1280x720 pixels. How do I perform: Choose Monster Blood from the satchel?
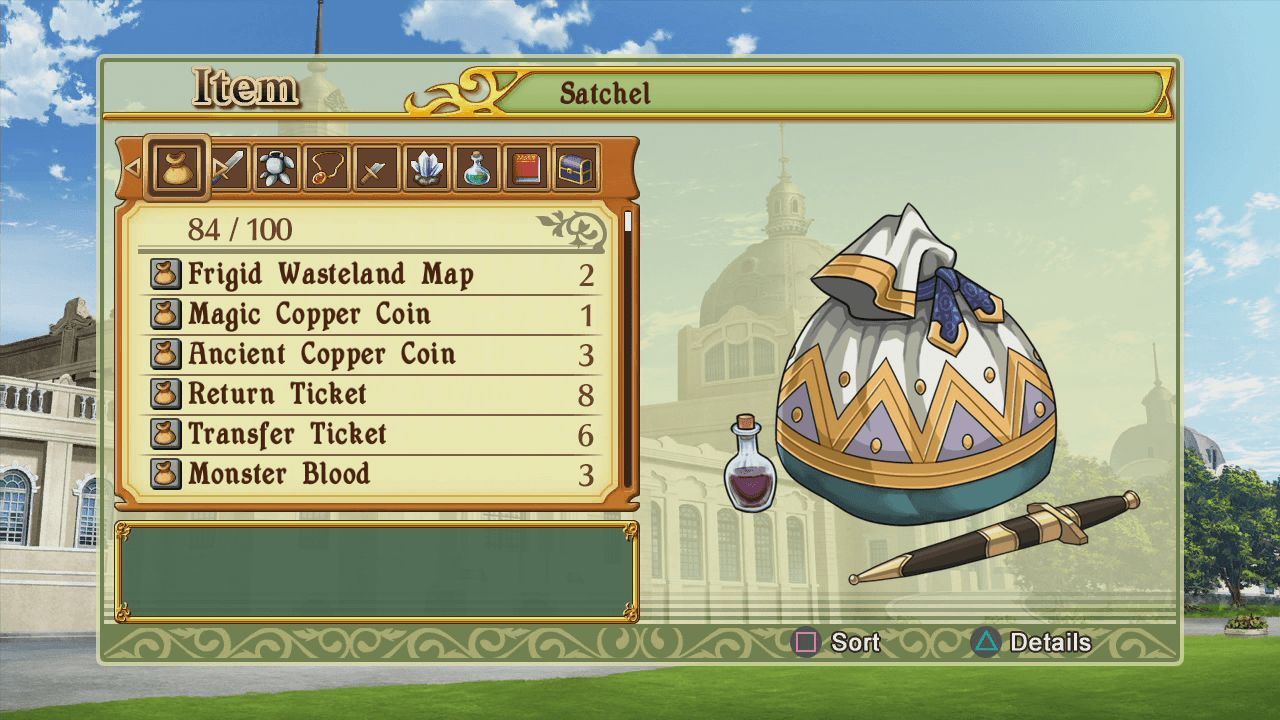(x=370, y=475)
